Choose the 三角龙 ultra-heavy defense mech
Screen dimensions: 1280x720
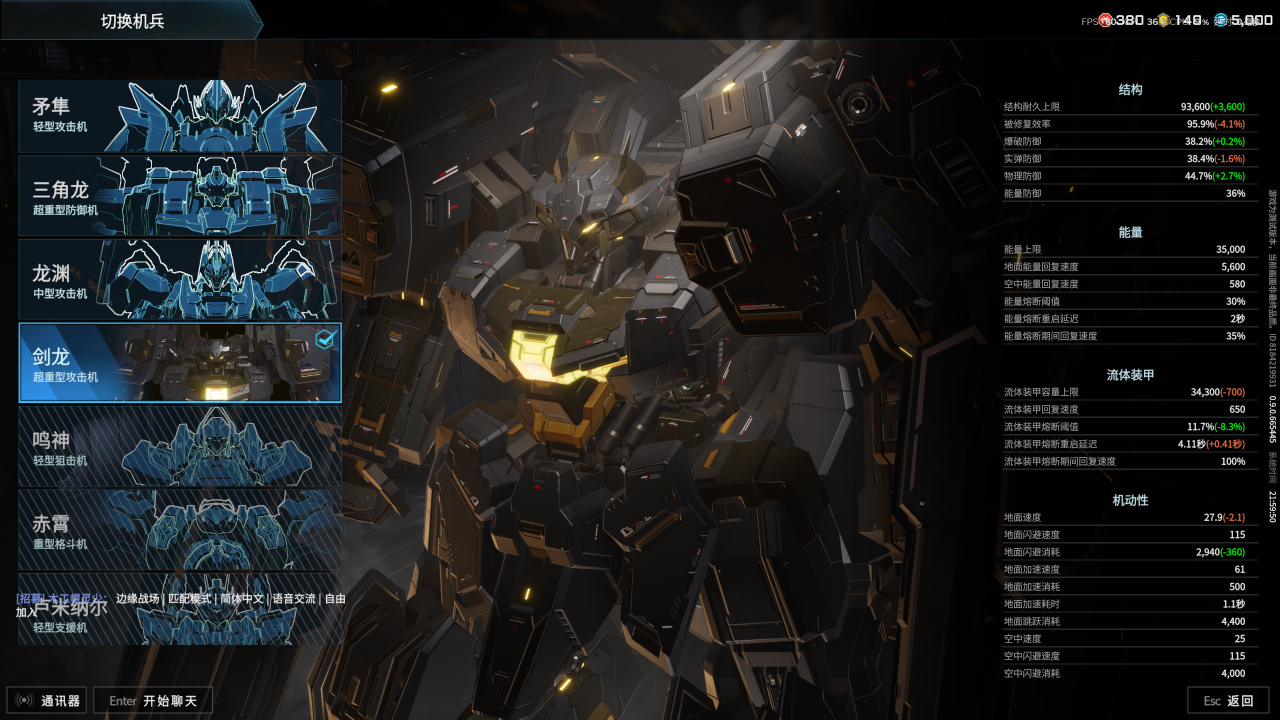pos(180,196)
